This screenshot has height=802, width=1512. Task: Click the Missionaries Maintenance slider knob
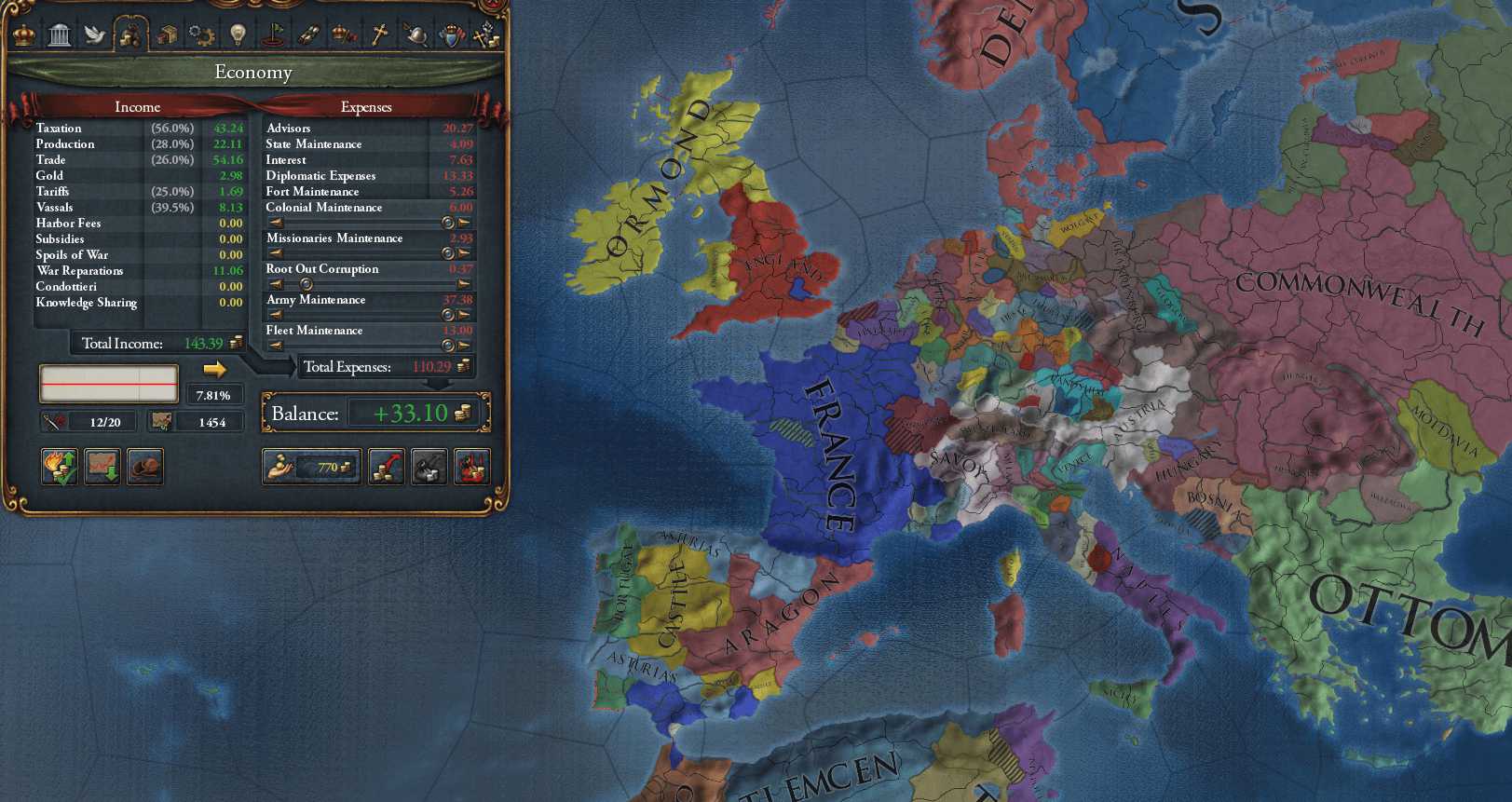[x=448, y=253]
